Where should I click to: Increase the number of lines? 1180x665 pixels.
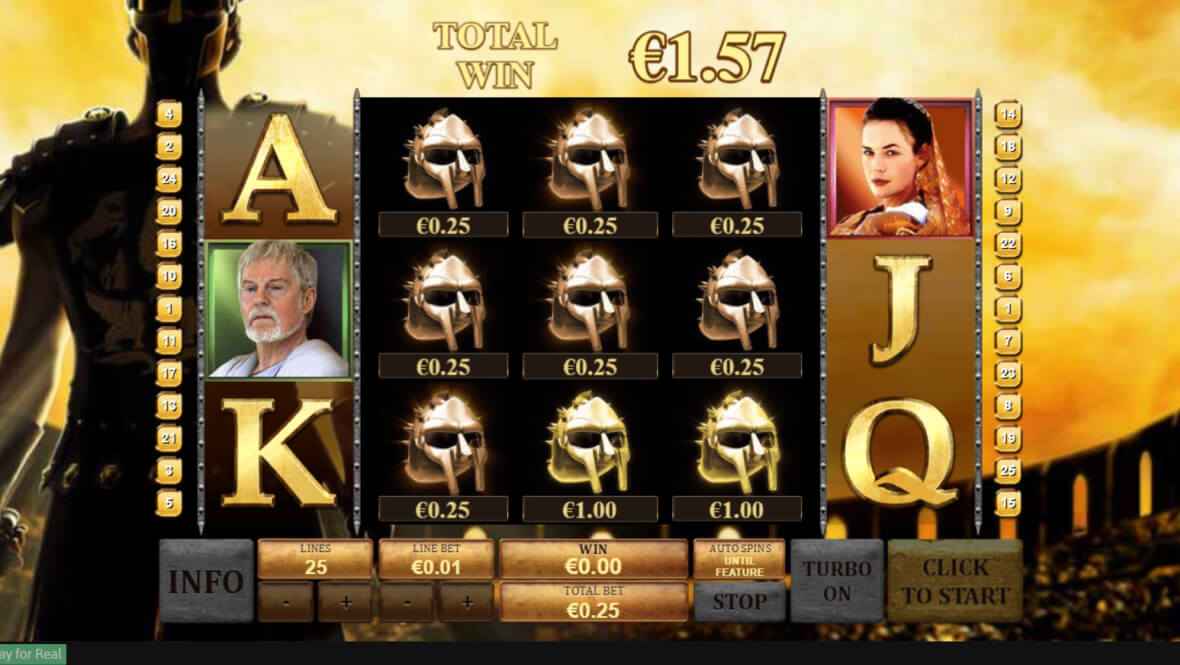345,603
